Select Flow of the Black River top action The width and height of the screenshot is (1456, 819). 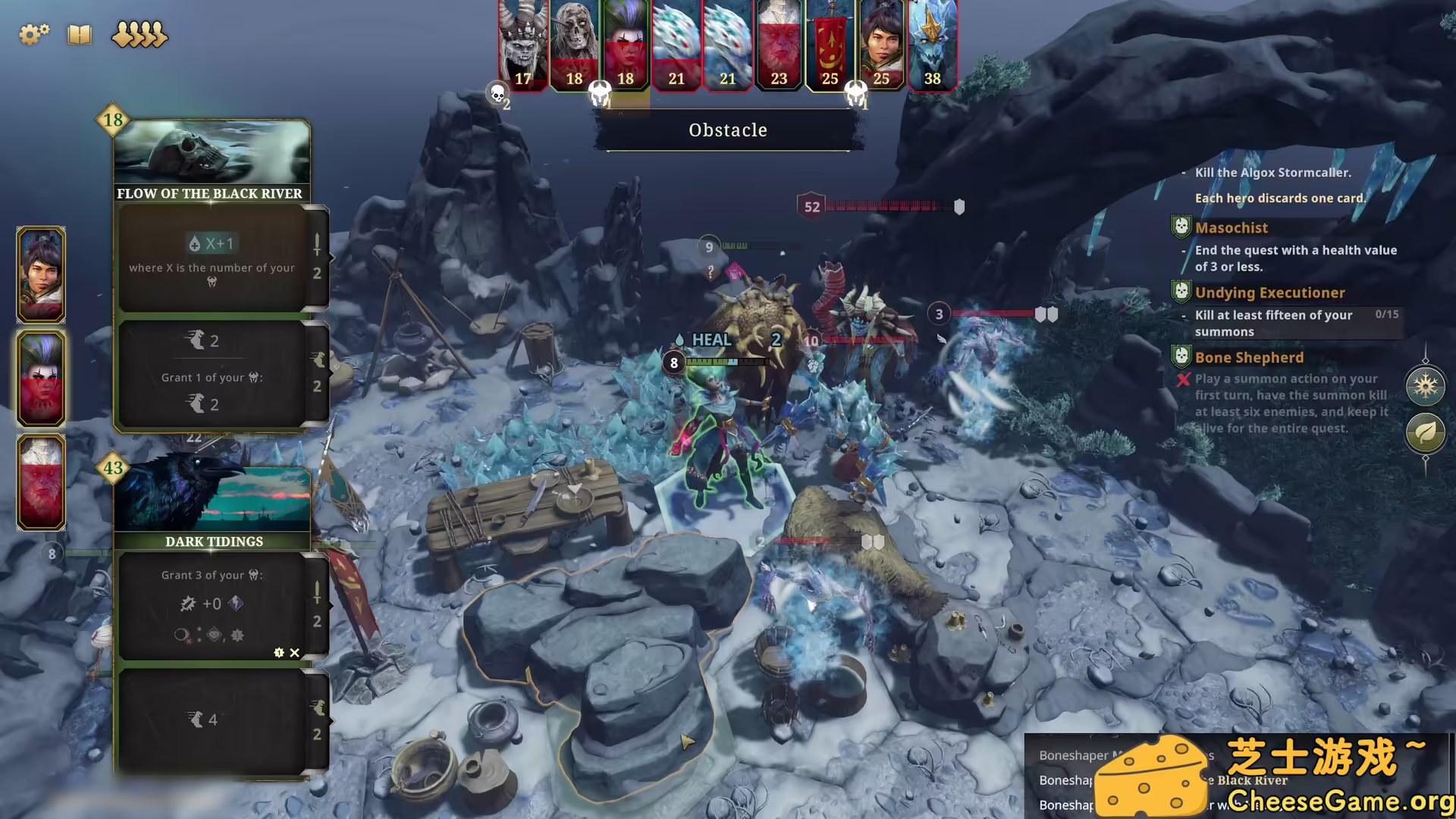tap(212, 258)
